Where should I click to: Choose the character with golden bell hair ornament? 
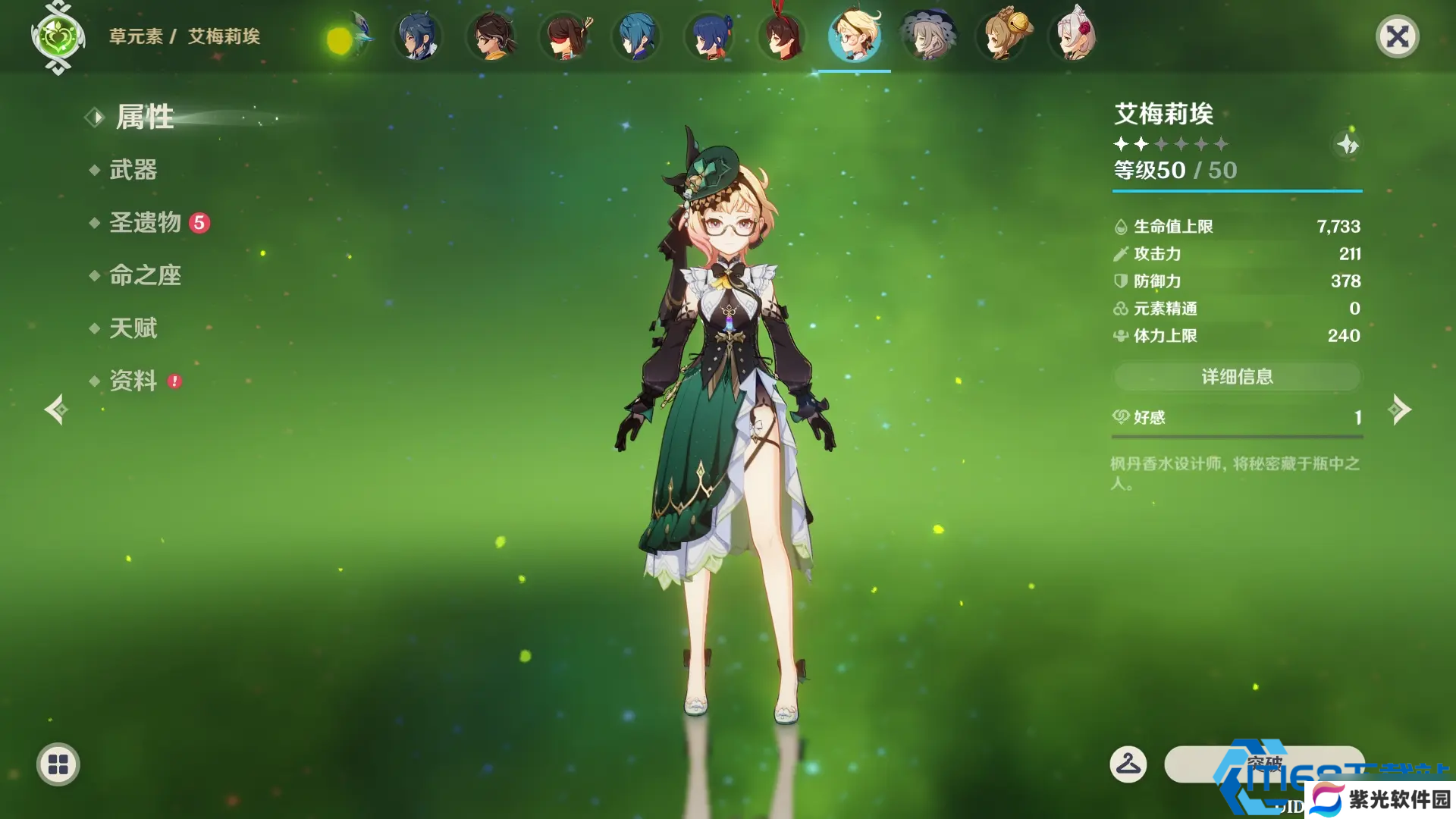point(1003,36)
